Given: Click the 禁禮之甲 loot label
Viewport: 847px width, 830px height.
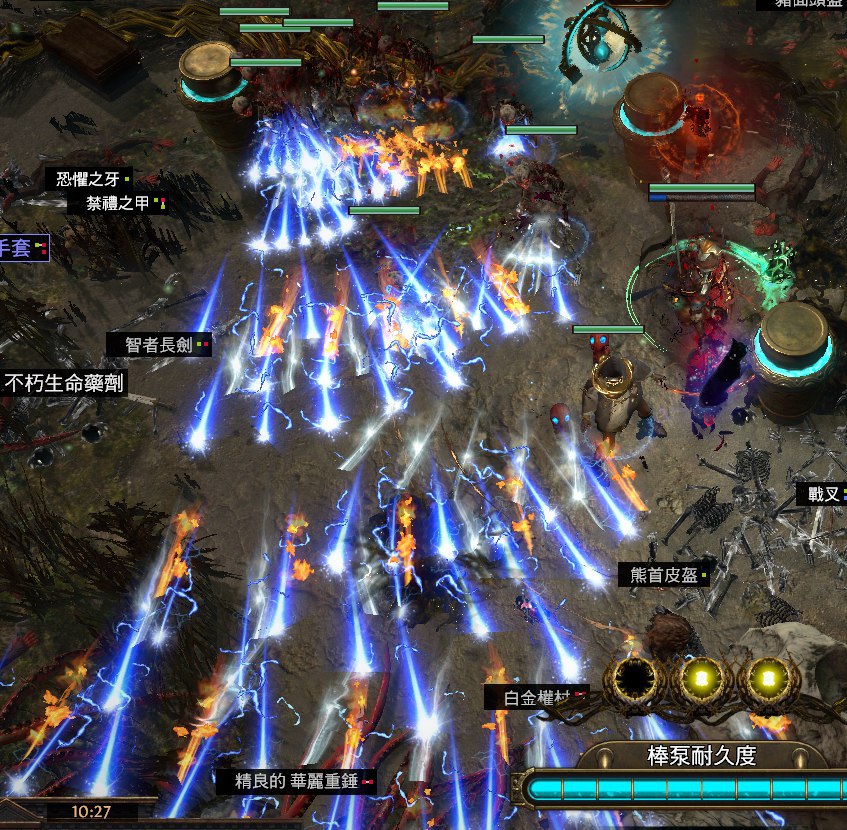Looking at the screenshot, I should 118,204.
